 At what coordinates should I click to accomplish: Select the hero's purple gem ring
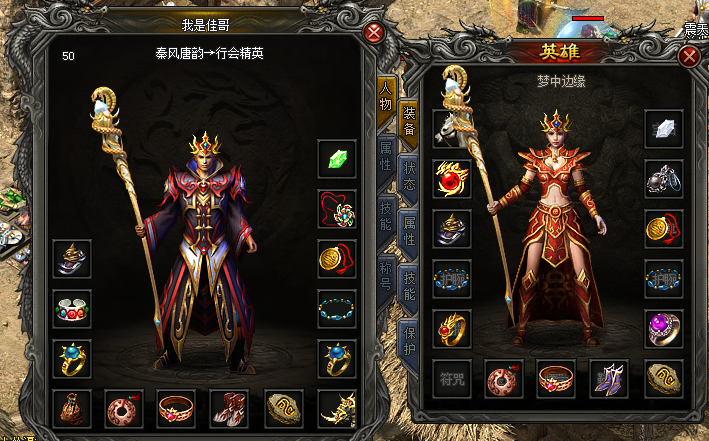(664, 328)
